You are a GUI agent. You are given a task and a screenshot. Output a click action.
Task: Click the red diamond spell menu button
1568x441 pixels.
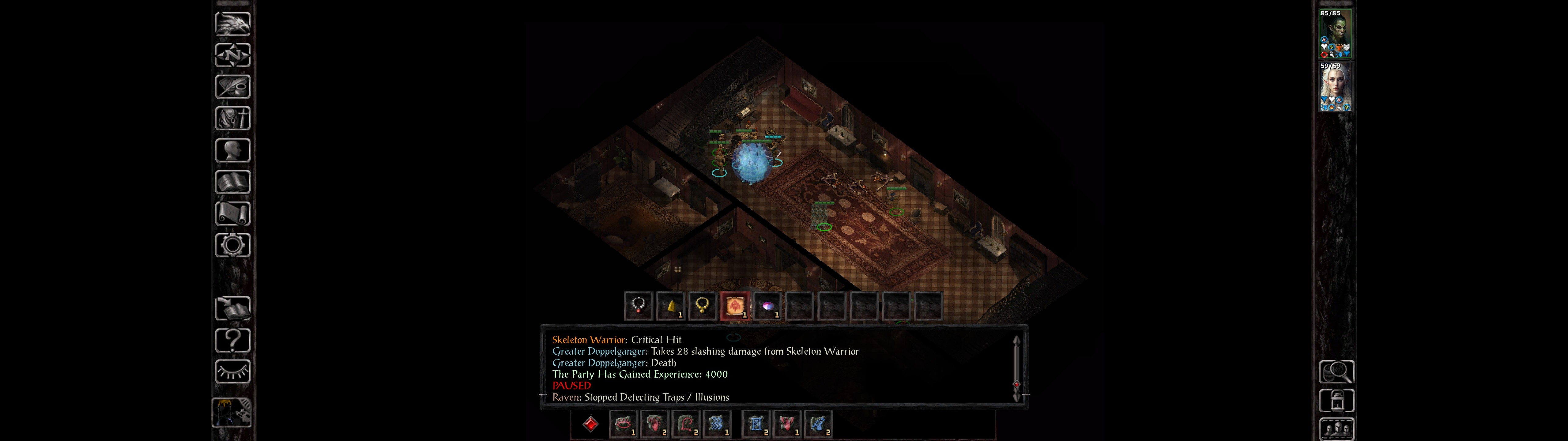(x=590, y=424)
